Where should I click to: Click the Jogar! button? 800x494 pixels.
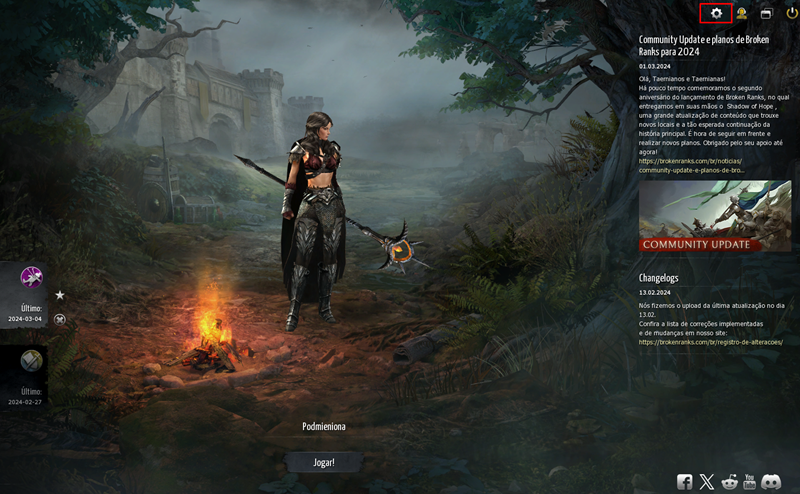(323, 462)
